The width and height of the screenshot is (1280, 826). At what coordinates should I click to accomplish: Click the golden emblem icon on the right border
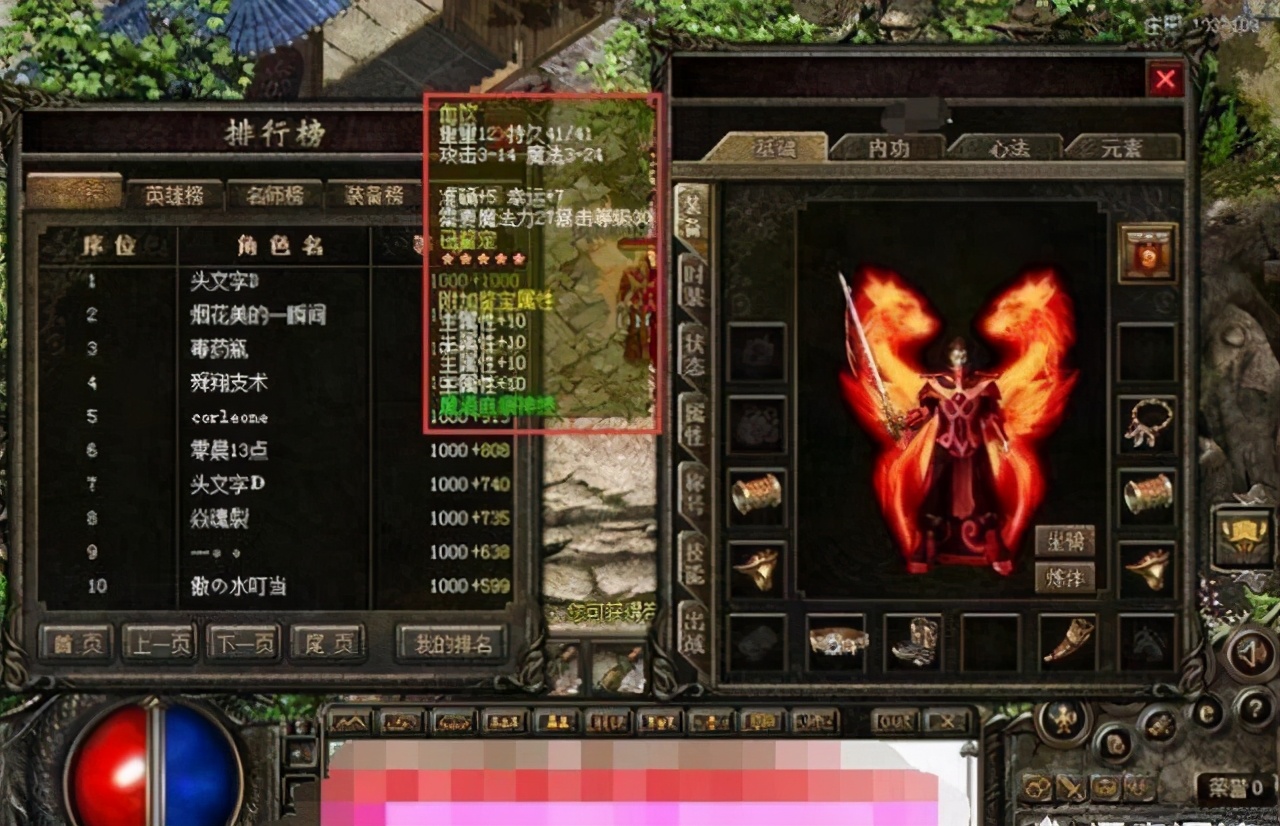1243,538
